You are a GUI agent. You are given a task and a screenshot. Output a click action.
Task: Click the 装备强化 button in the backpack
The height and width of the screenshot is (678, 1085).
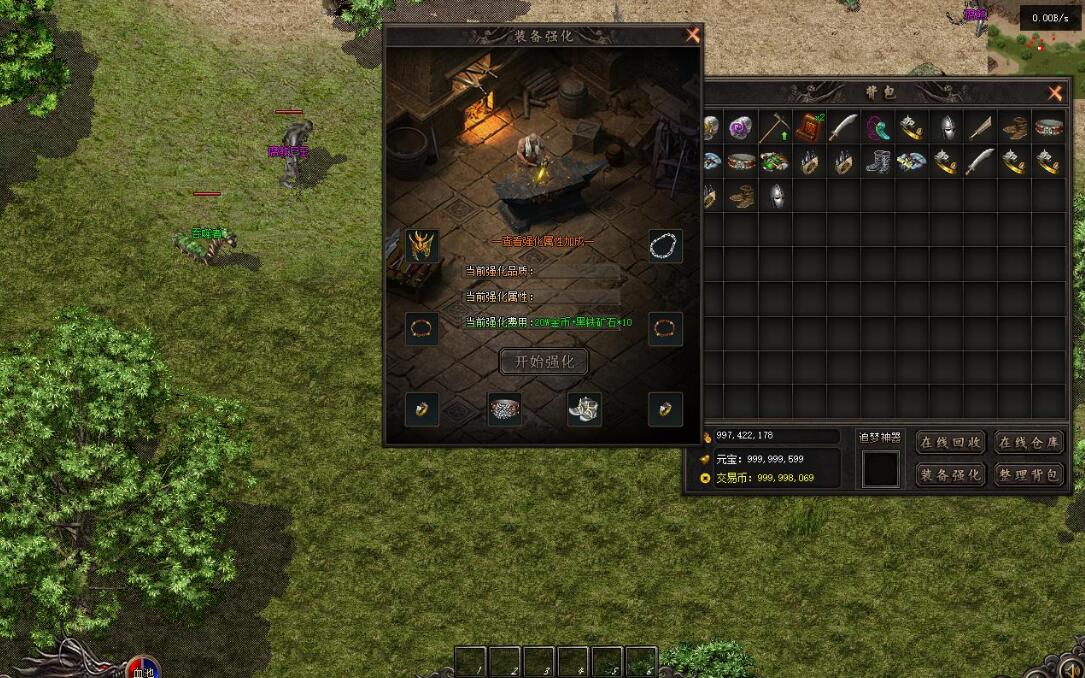[950, 475]
